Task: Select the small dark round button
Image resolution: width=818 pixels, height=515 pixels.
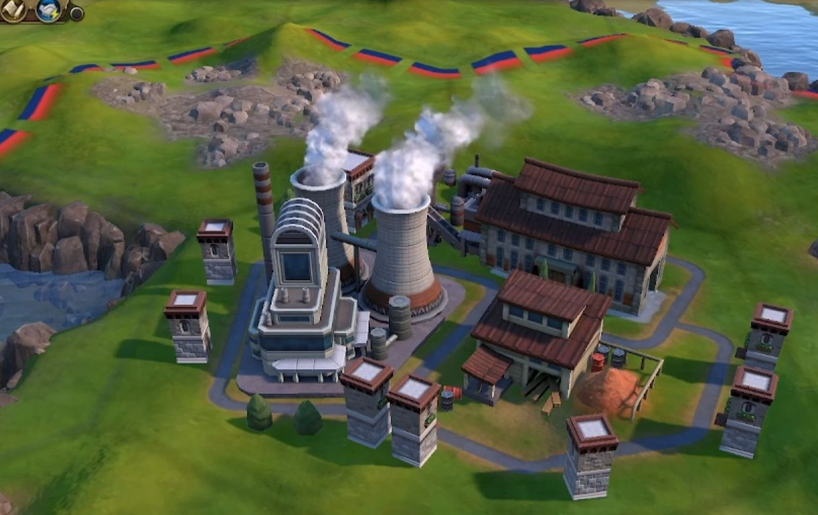Action: point(76,13)
